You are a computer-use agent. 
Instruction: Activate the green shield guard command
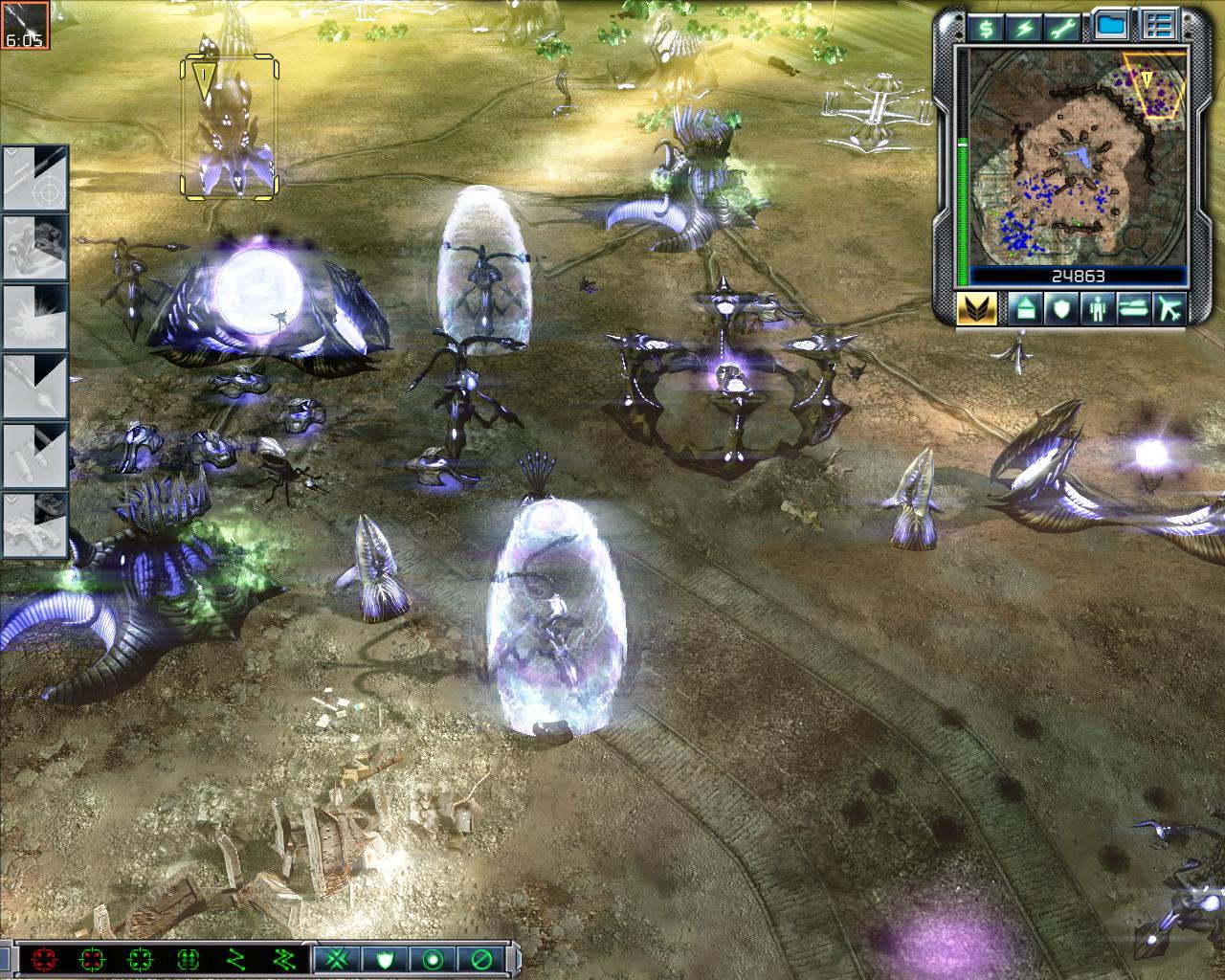[x=386, y=958]
